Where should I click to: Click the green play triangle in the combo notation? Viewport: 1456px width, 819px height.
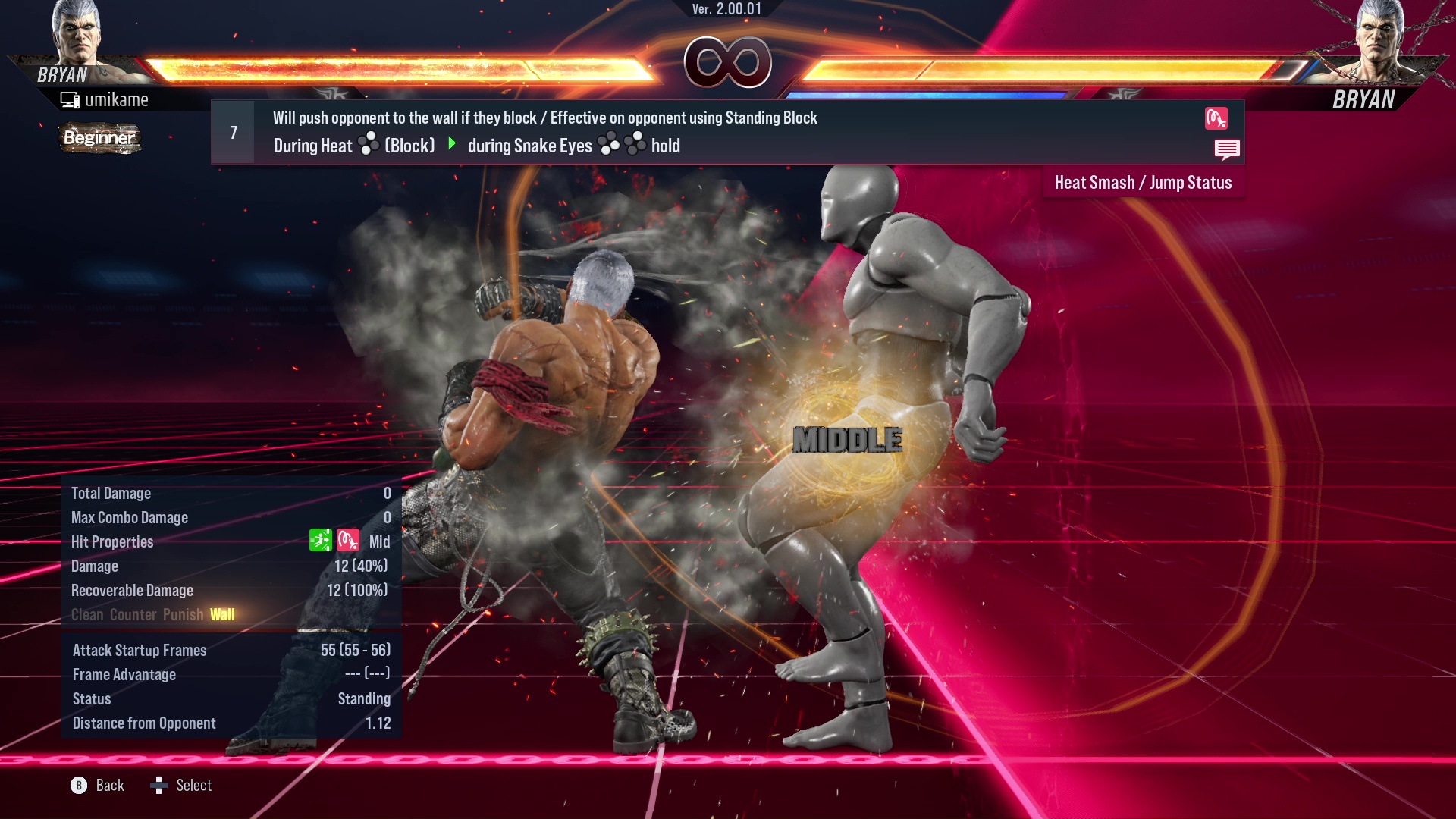[x=453, y=146]
